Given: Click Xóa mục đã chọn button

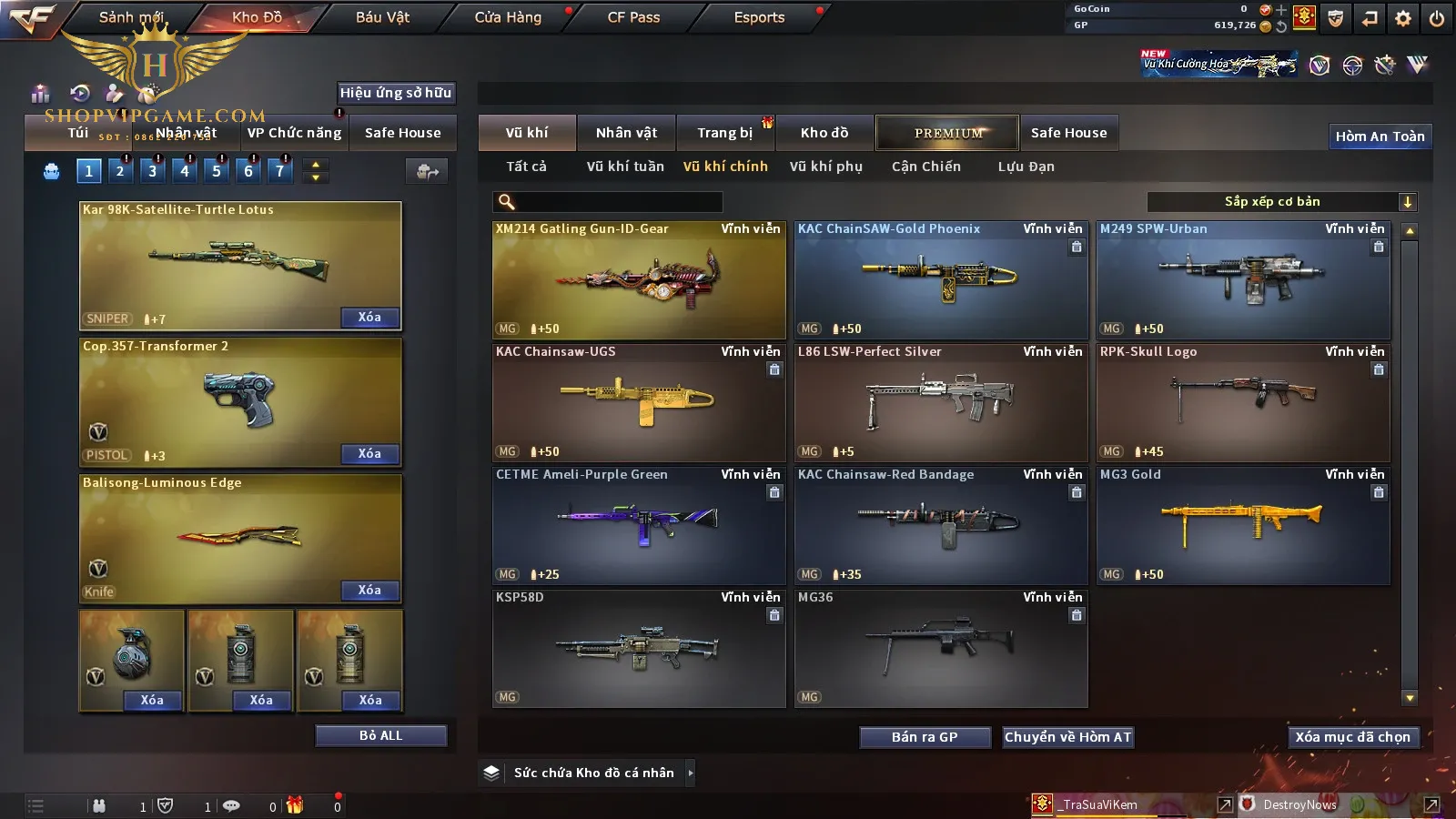Looking at the screenshot, I should tap(1352, 737).
